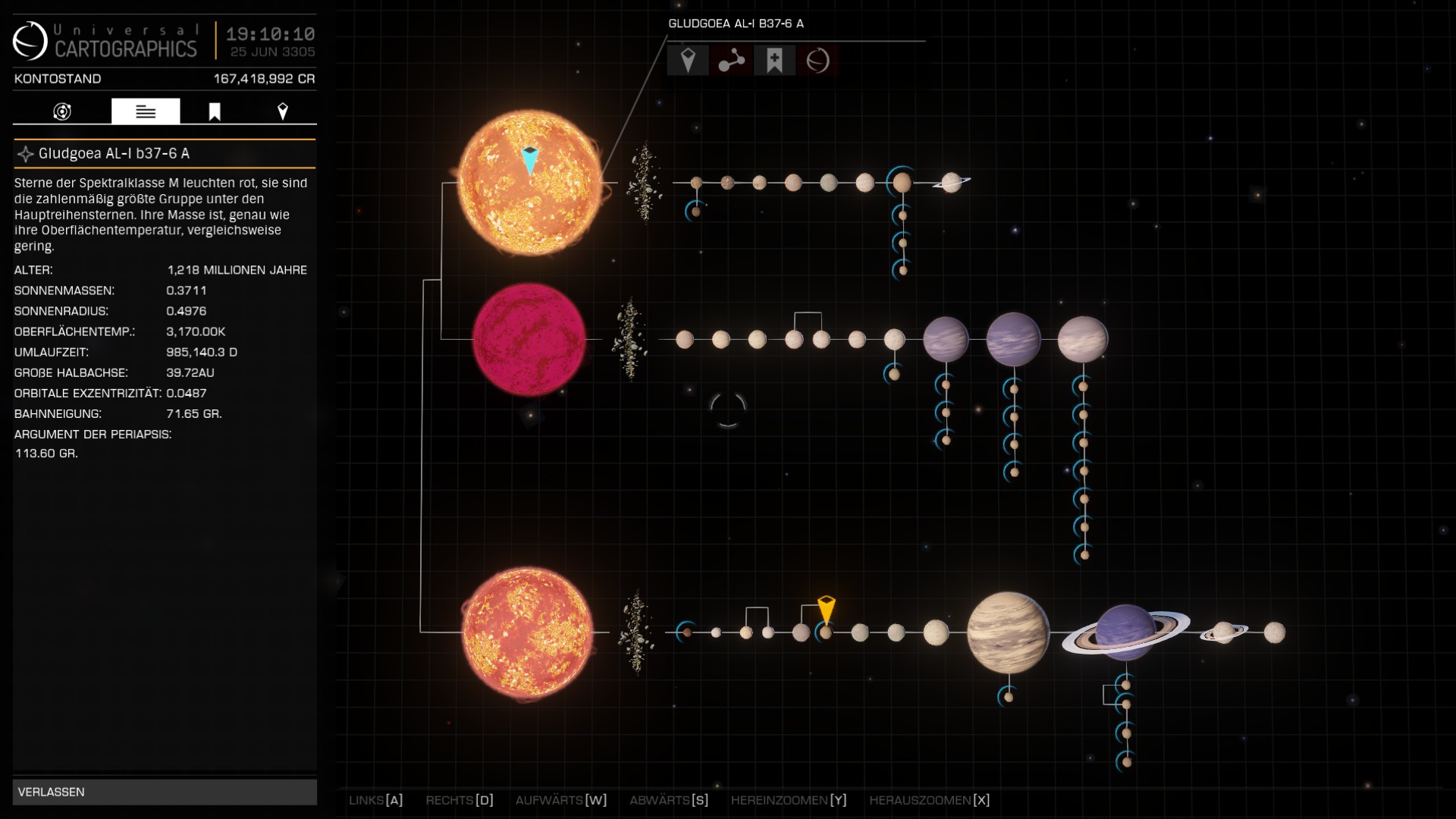Select the small ringed planet in top row
This screenshot has width=1456, height=819.
click(952, 183)
